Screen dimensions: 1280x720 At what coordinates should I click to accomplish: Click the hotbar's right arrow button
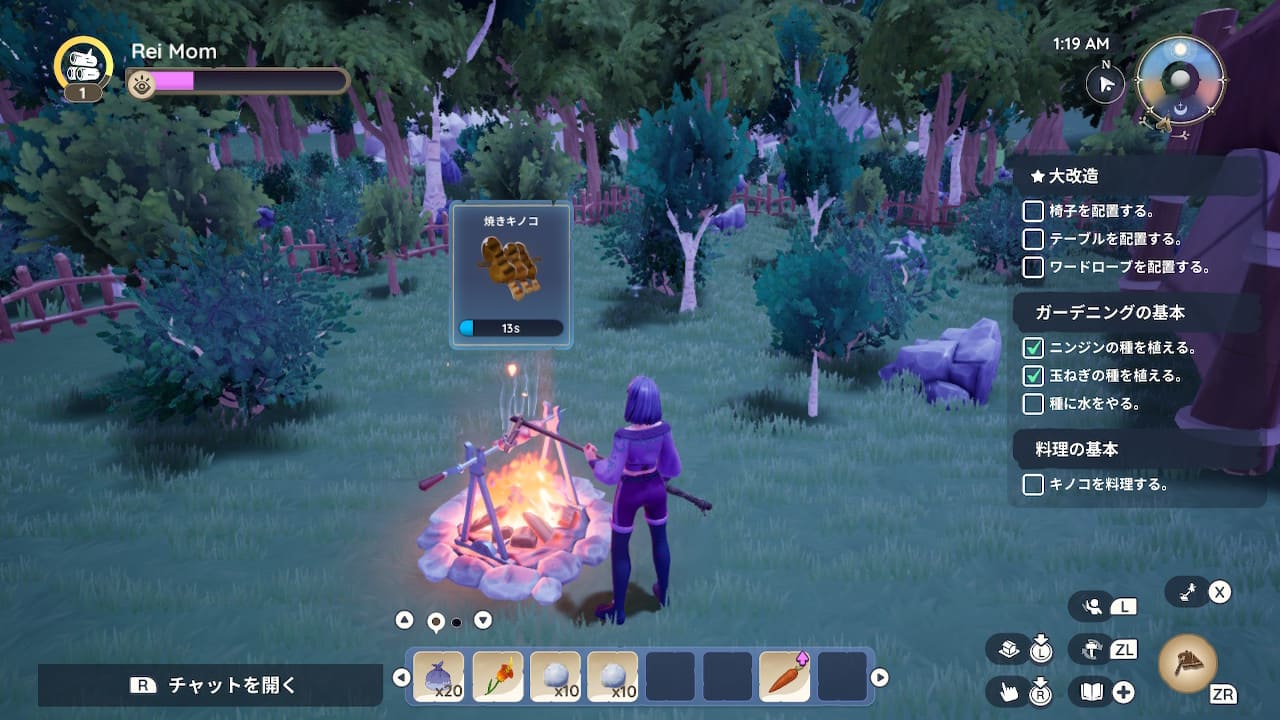880,678
